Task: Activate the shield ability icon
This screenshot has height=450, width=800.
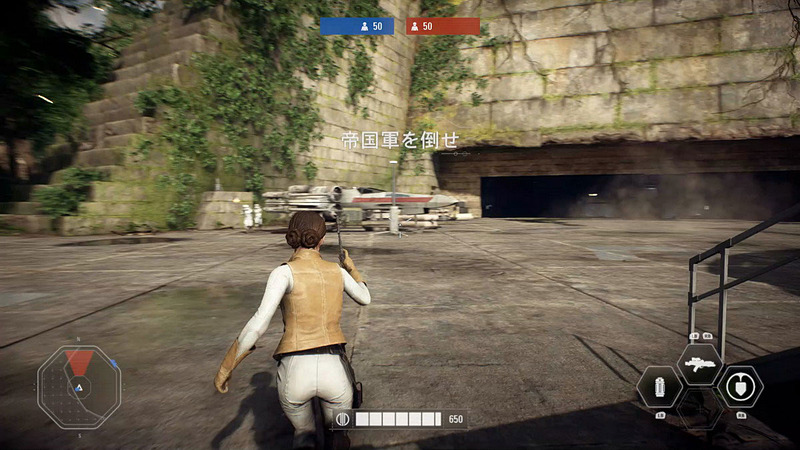Action: pyautogui.click(x=739, y=387)
